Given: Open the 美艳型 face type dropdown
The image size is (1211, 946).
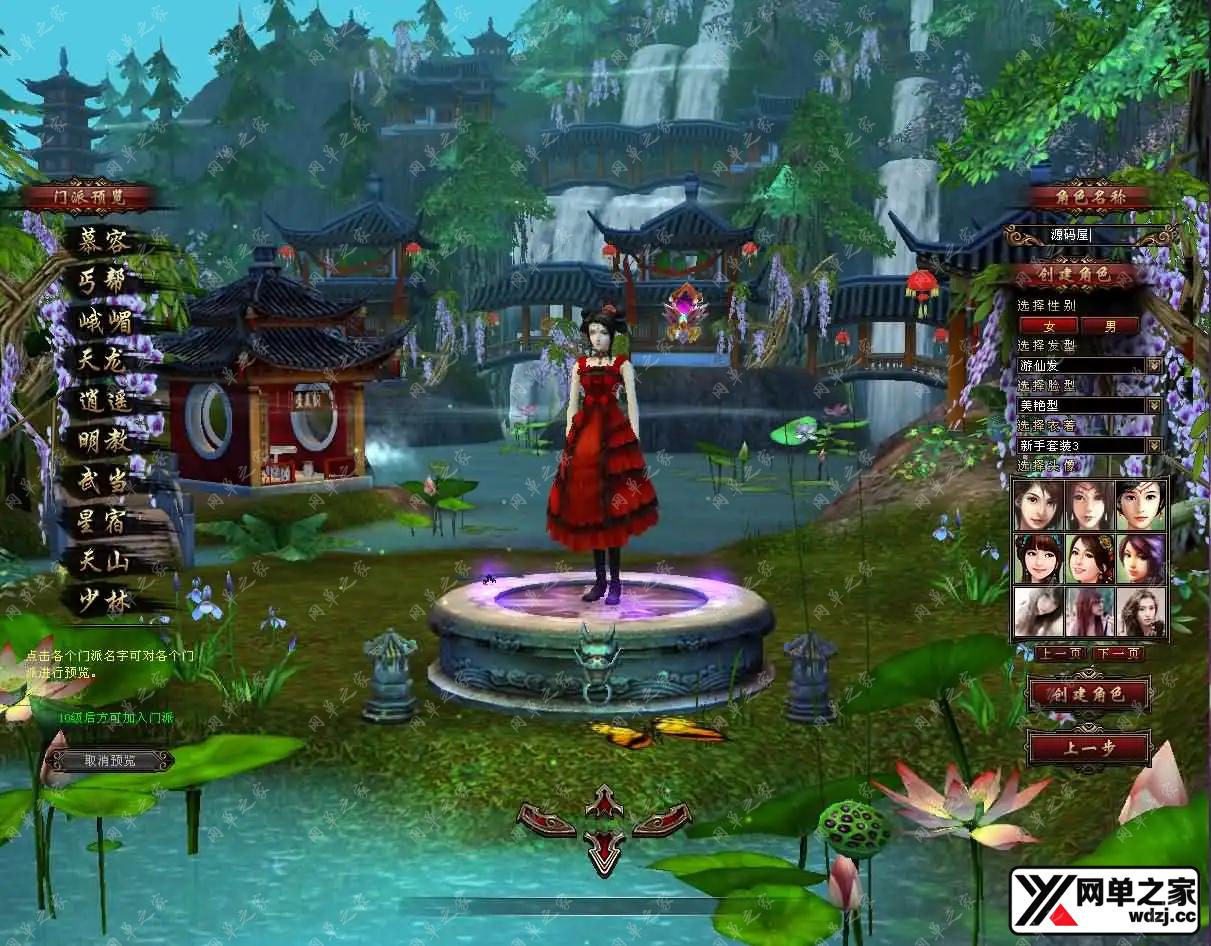Looking at the screenshot, I should (x=1154, y=406).
